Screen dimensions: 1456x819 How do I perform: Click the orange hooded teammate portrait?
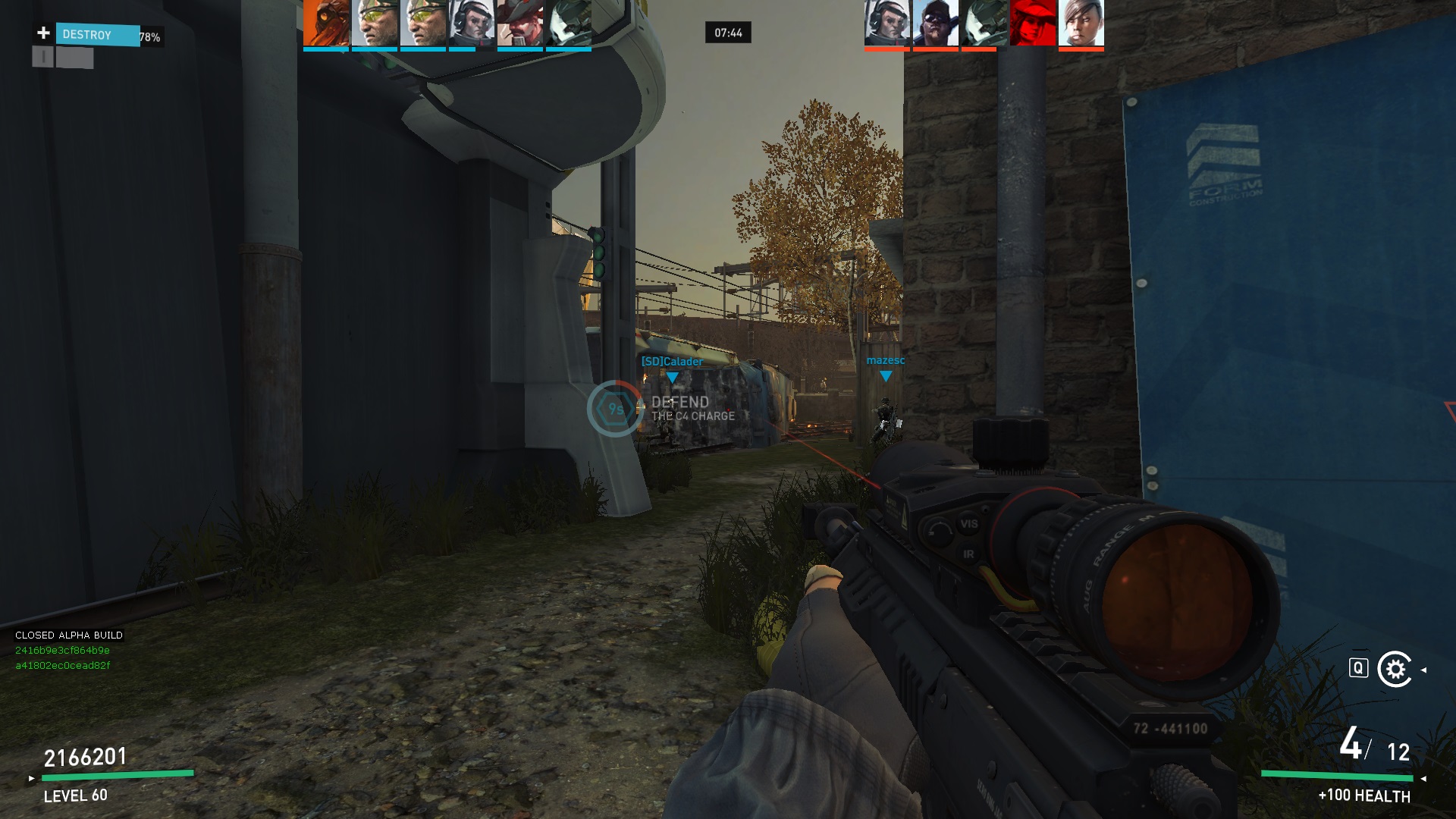point(326,23)
